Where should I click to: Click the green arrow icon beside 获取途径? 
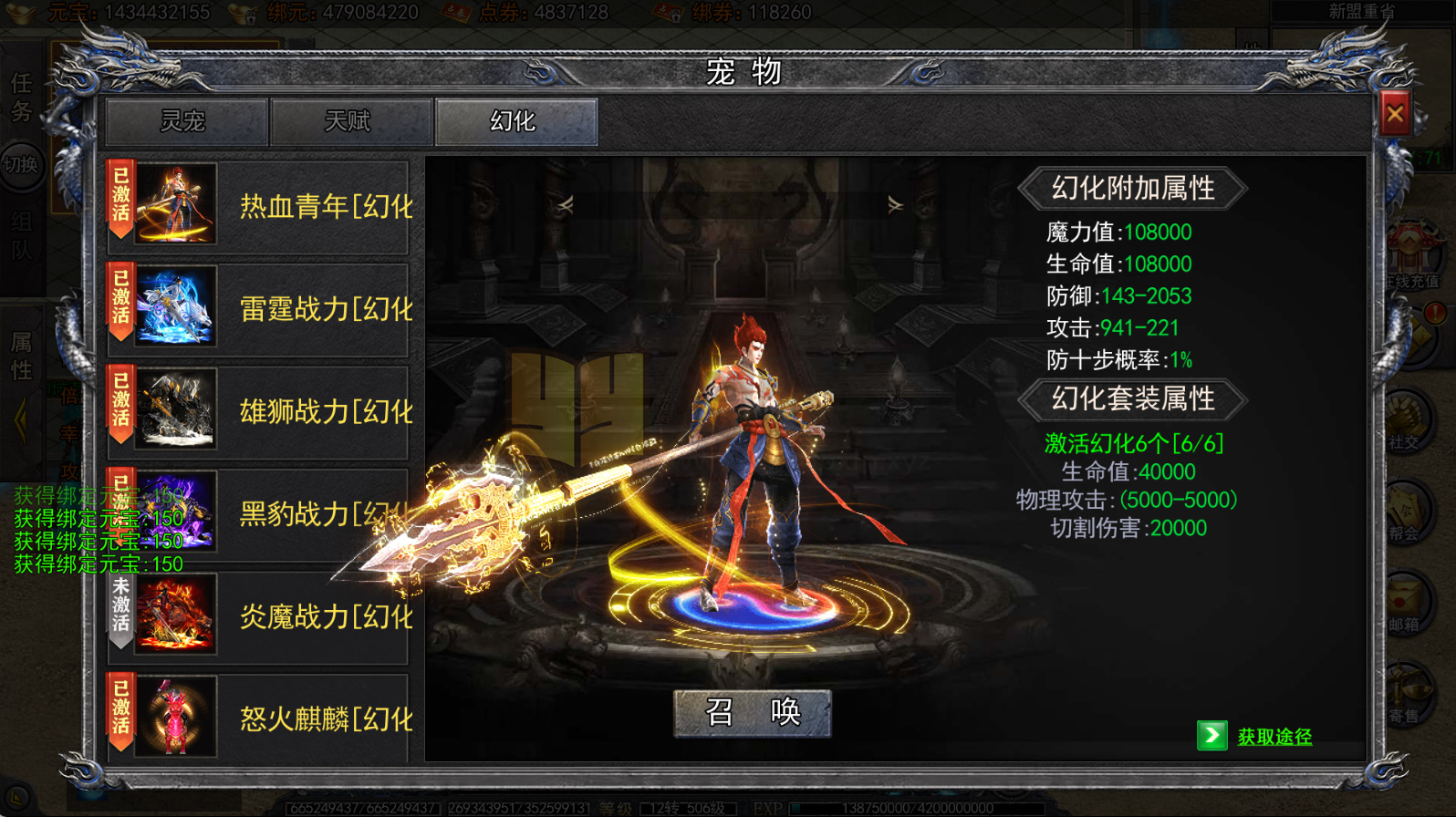click(x=1213, y=737)
